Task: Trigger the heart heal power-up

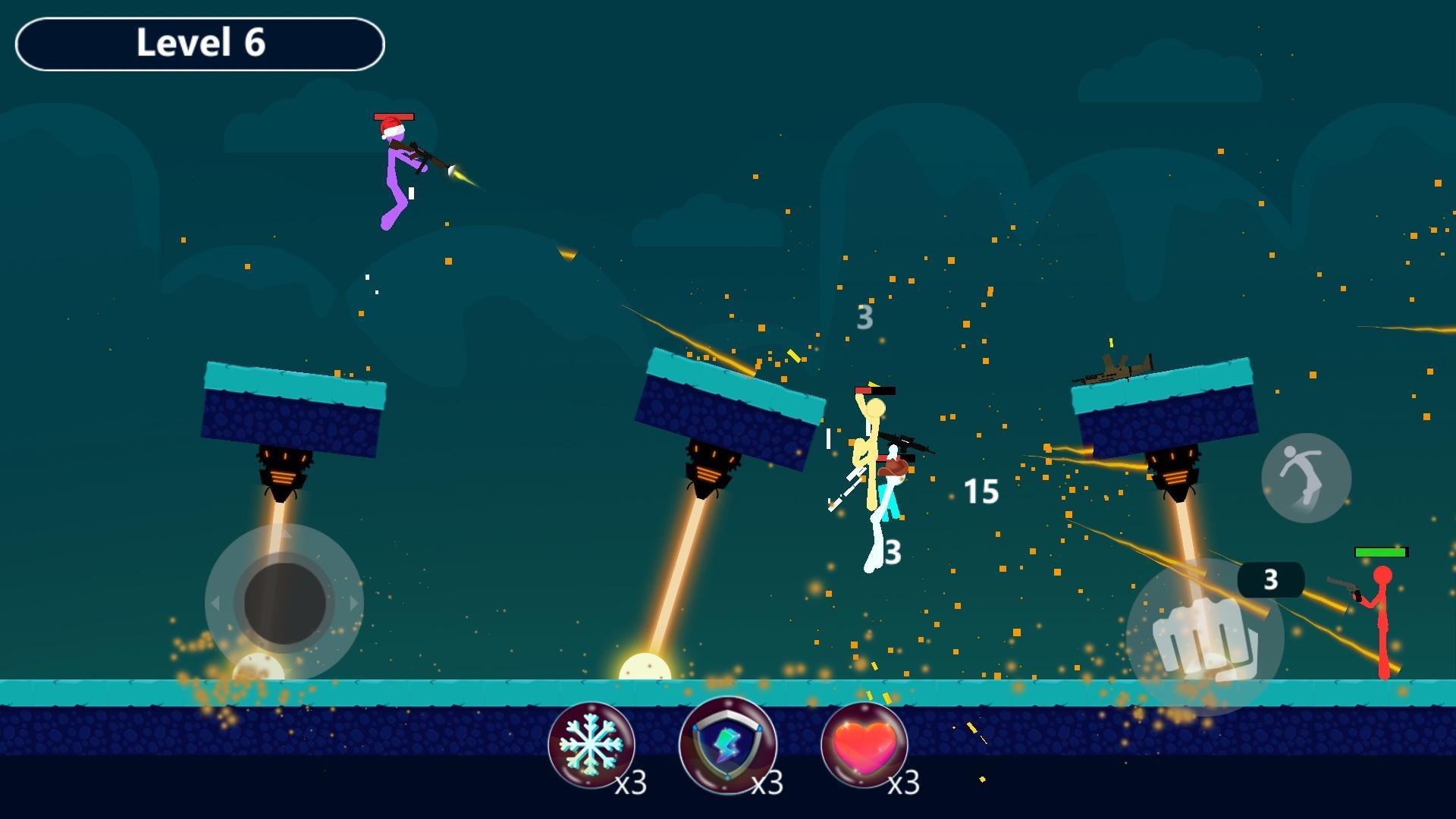Action: 864,744
